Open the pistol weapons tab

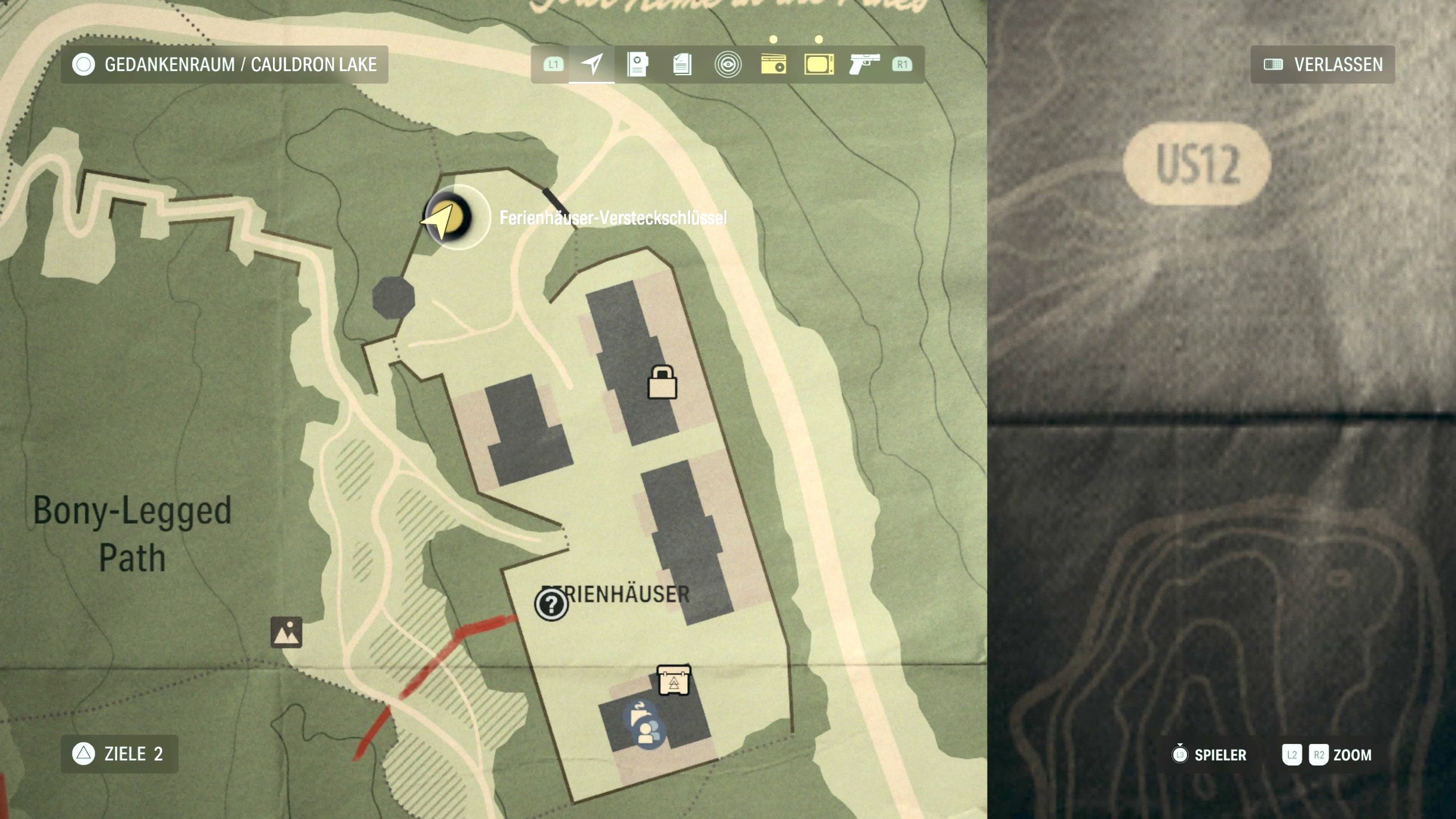864,64
